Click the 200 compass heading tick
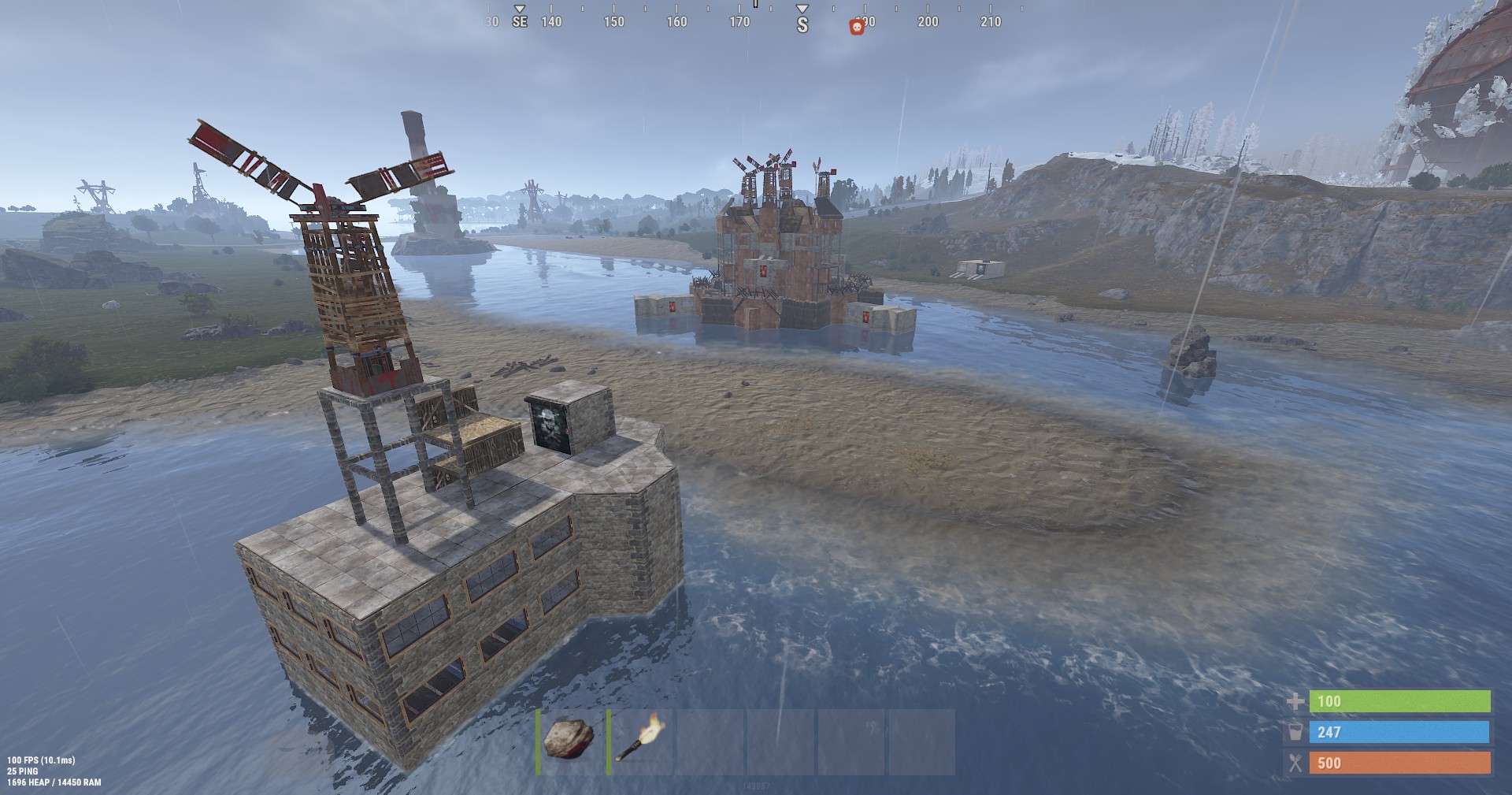1512x795 pixels. pos(927,23)
